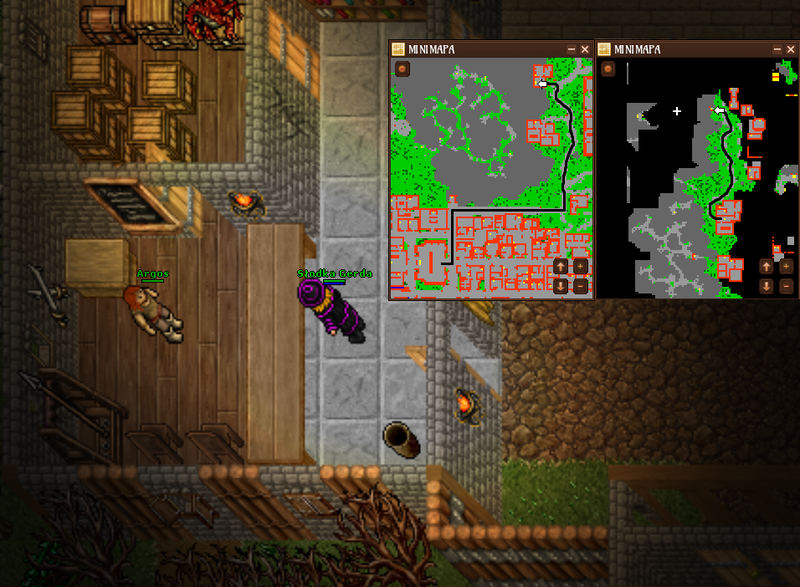This screenshot has height=587, width=800.
Task: Minimize the black-background Minimapa window
Action: click(777, 49)
